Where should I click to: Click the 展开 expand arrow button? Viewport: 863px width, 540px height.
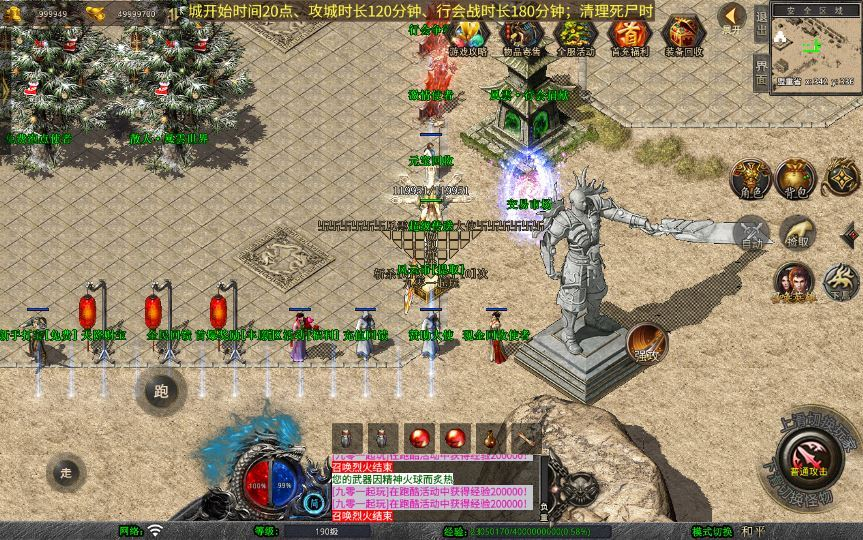point(732,18)
